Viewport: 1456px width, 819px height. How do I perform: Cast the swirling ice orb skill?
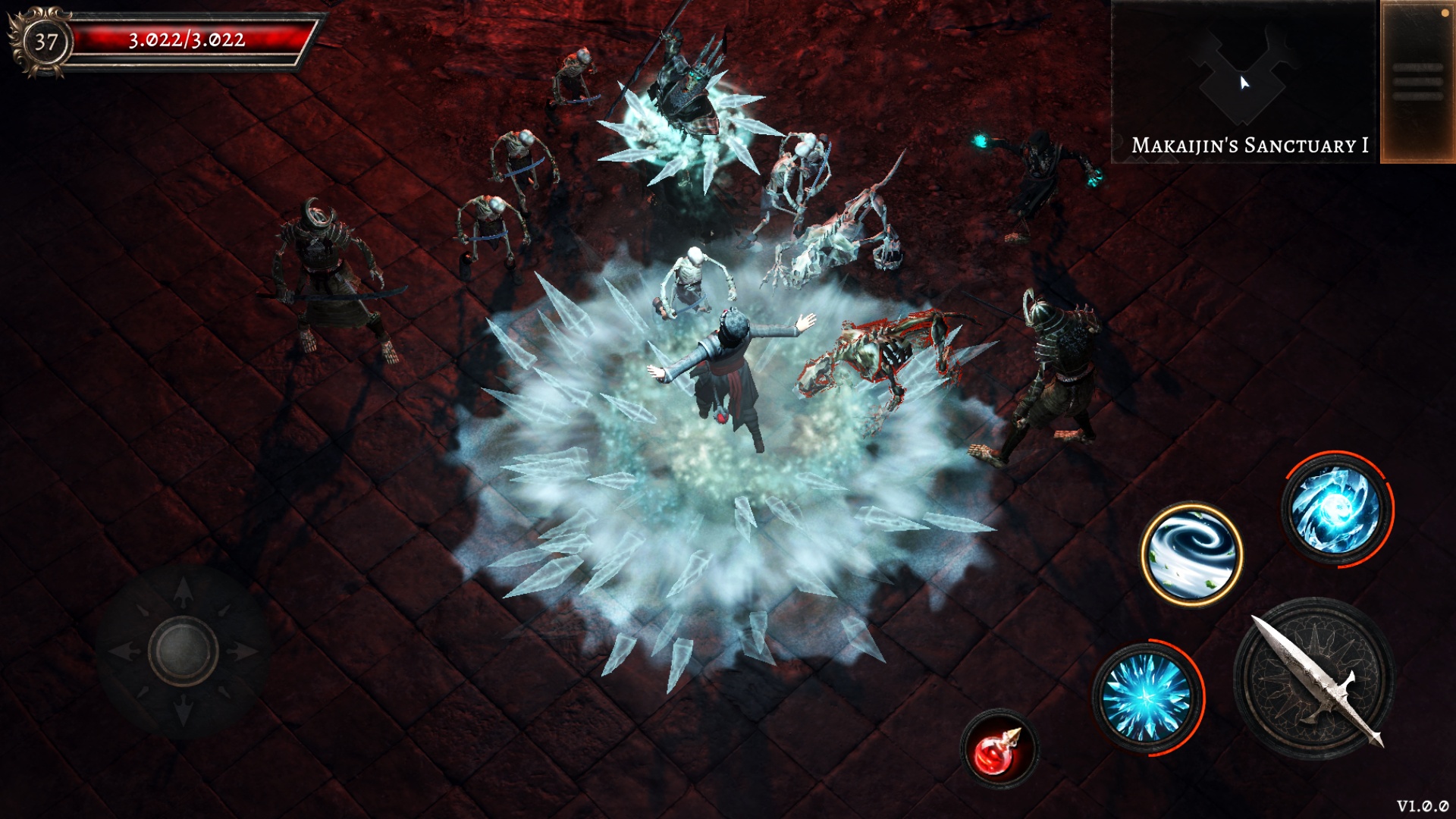1337,508
